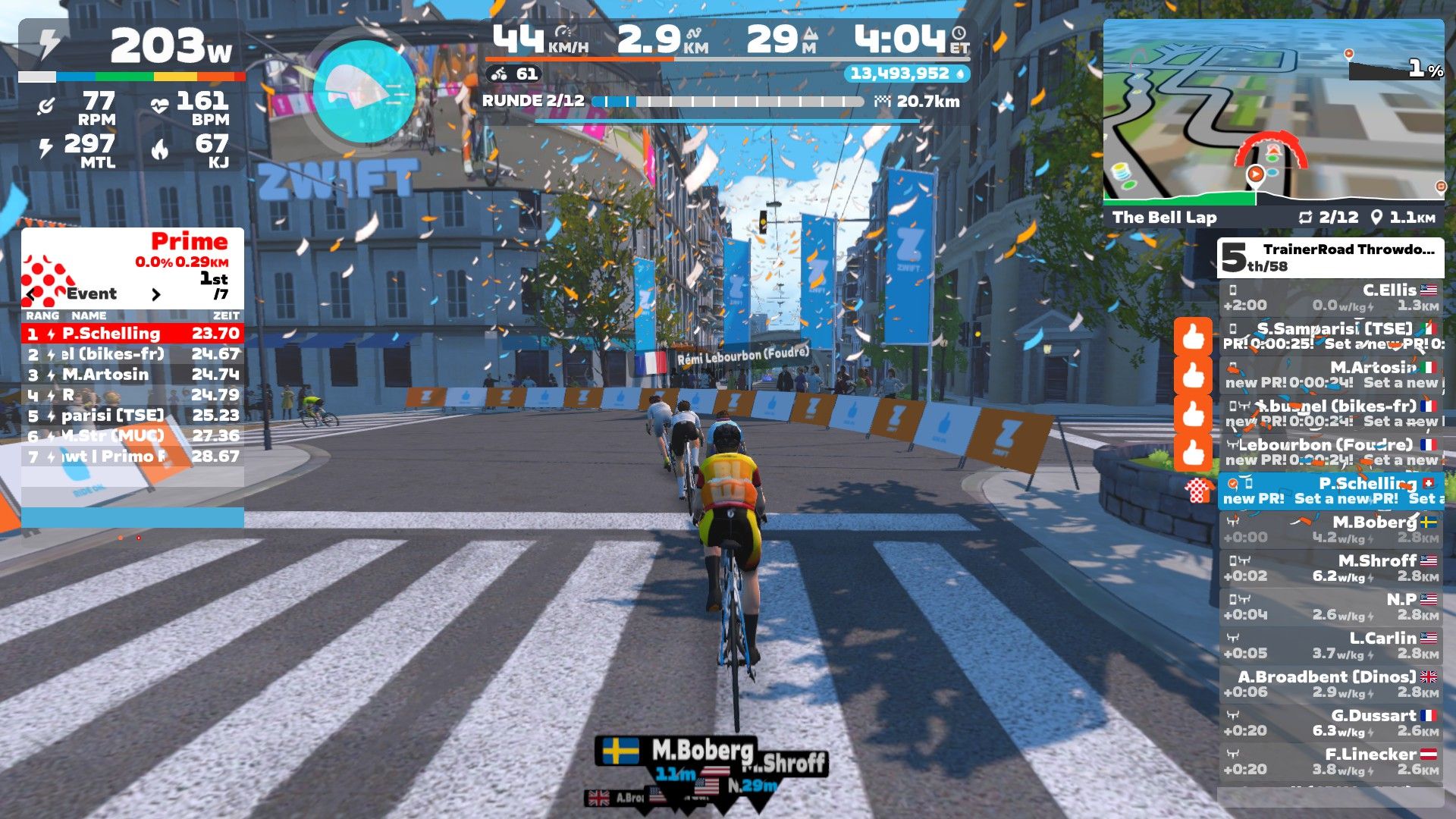Image resolution: width=1456 pixels, height=819 pixels.
Task: Choose M.Shroff from the riders list
Action: pos(1330,568)
